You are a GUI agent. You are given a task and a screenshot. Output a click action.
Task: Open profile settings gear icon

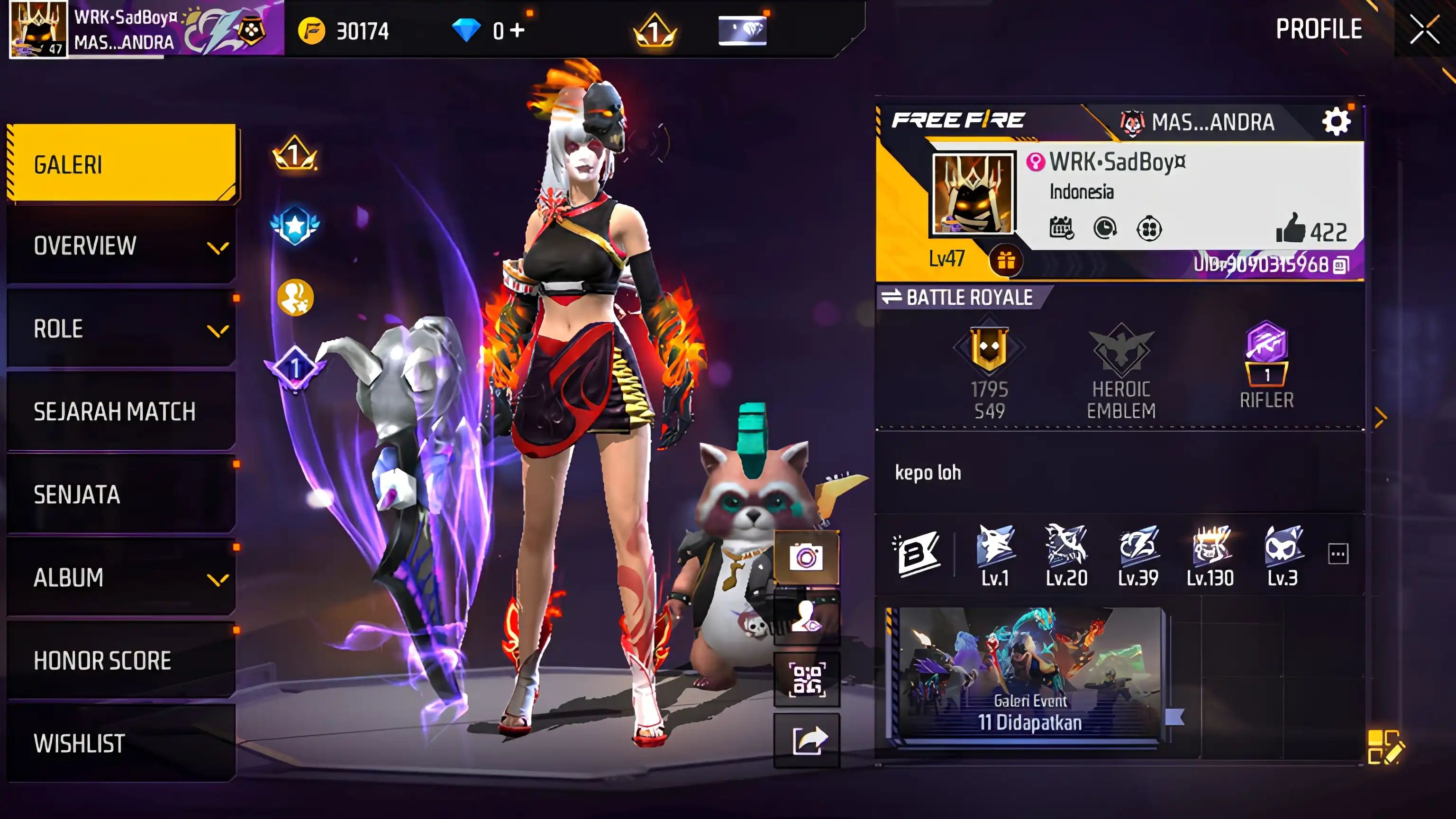pos(1336,121)
